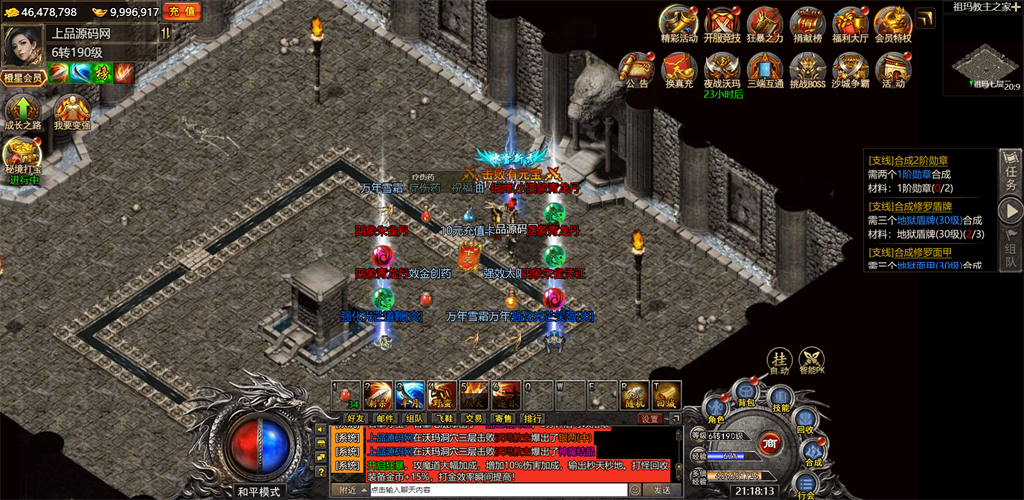Open the 排行 rankings panel

coord(533,418)
